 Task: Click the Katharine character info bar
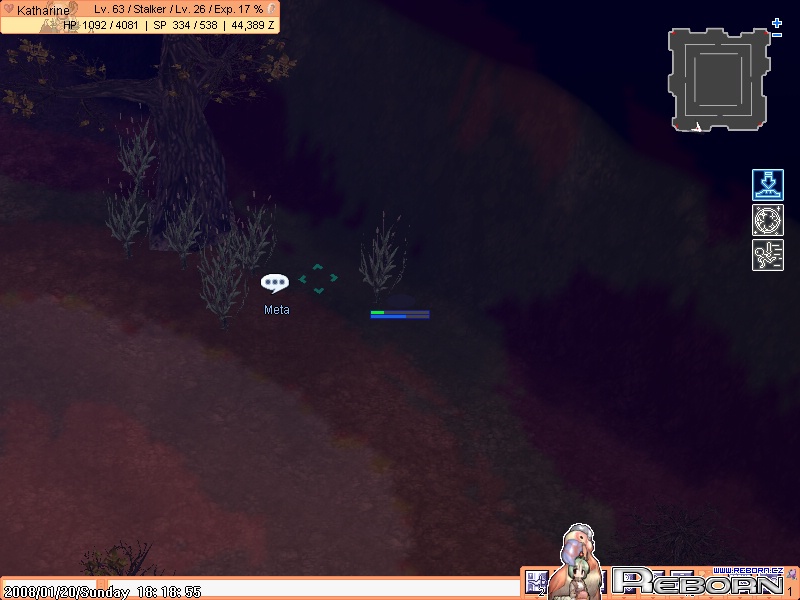pos(140,17)
